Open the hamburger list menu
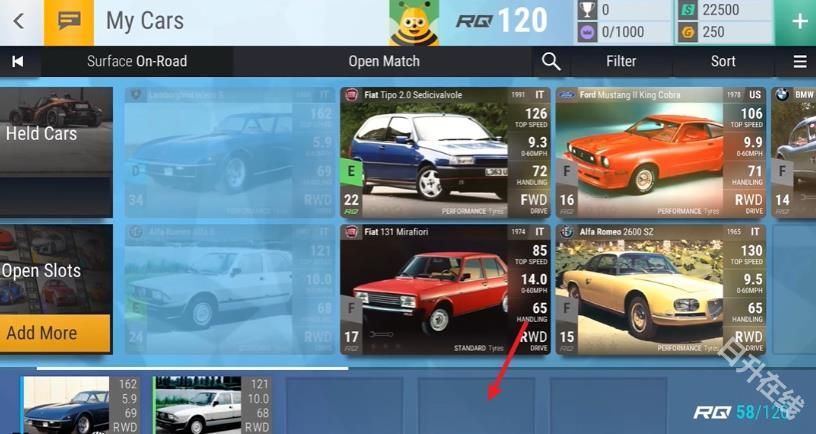This screenshot has width=816, height=434. pos(799,61)
